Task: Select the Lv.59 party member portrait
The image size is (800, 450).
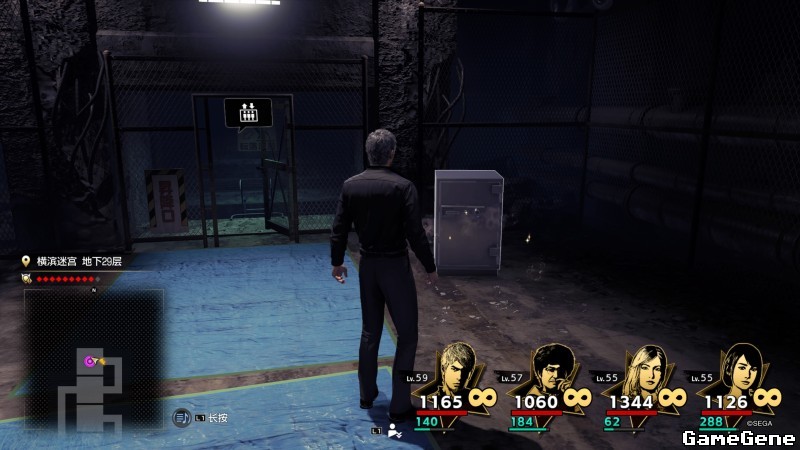Action: [x=458, y=369]
